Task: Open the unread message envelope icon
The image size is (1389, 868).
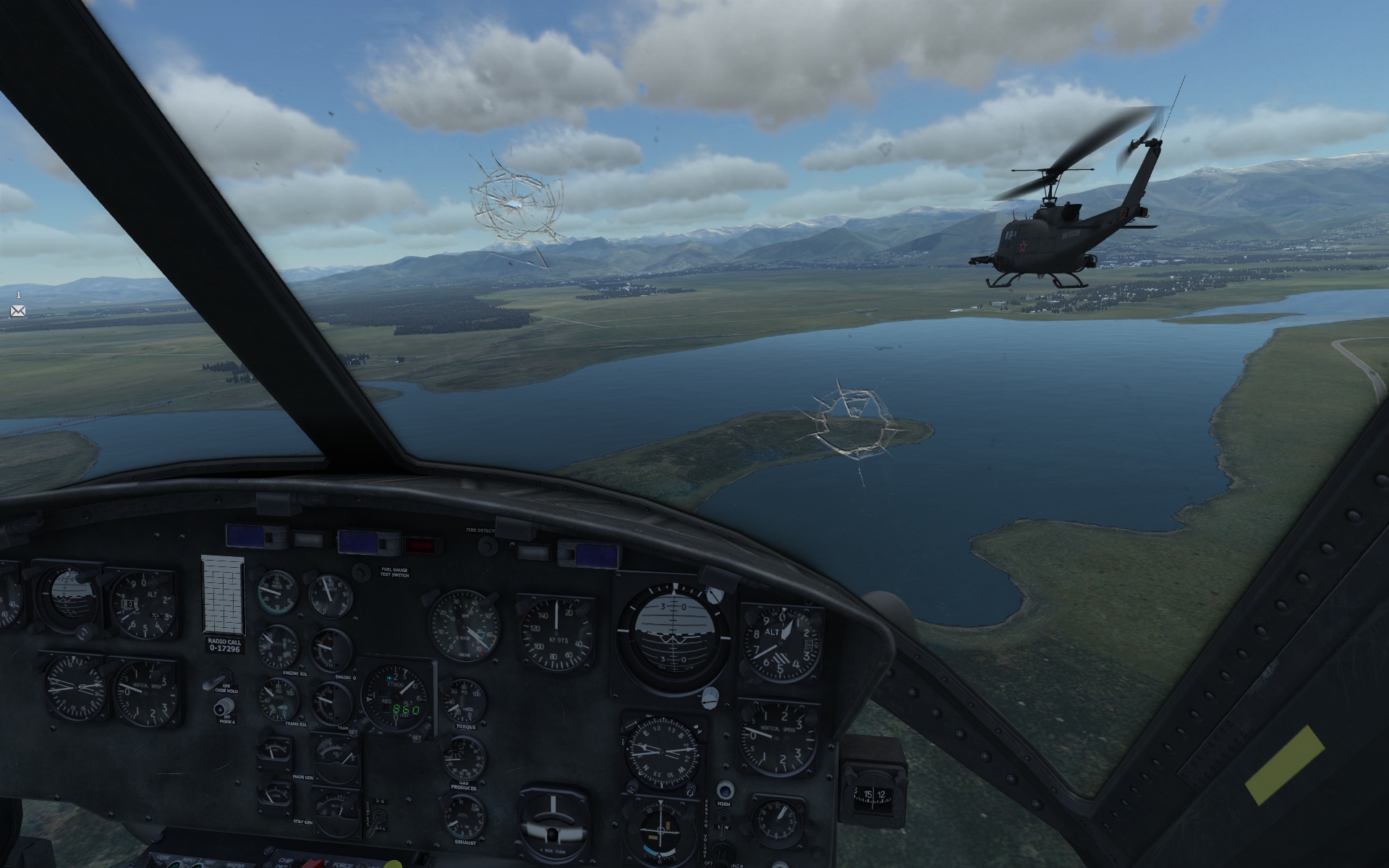Action: (18, 311)
